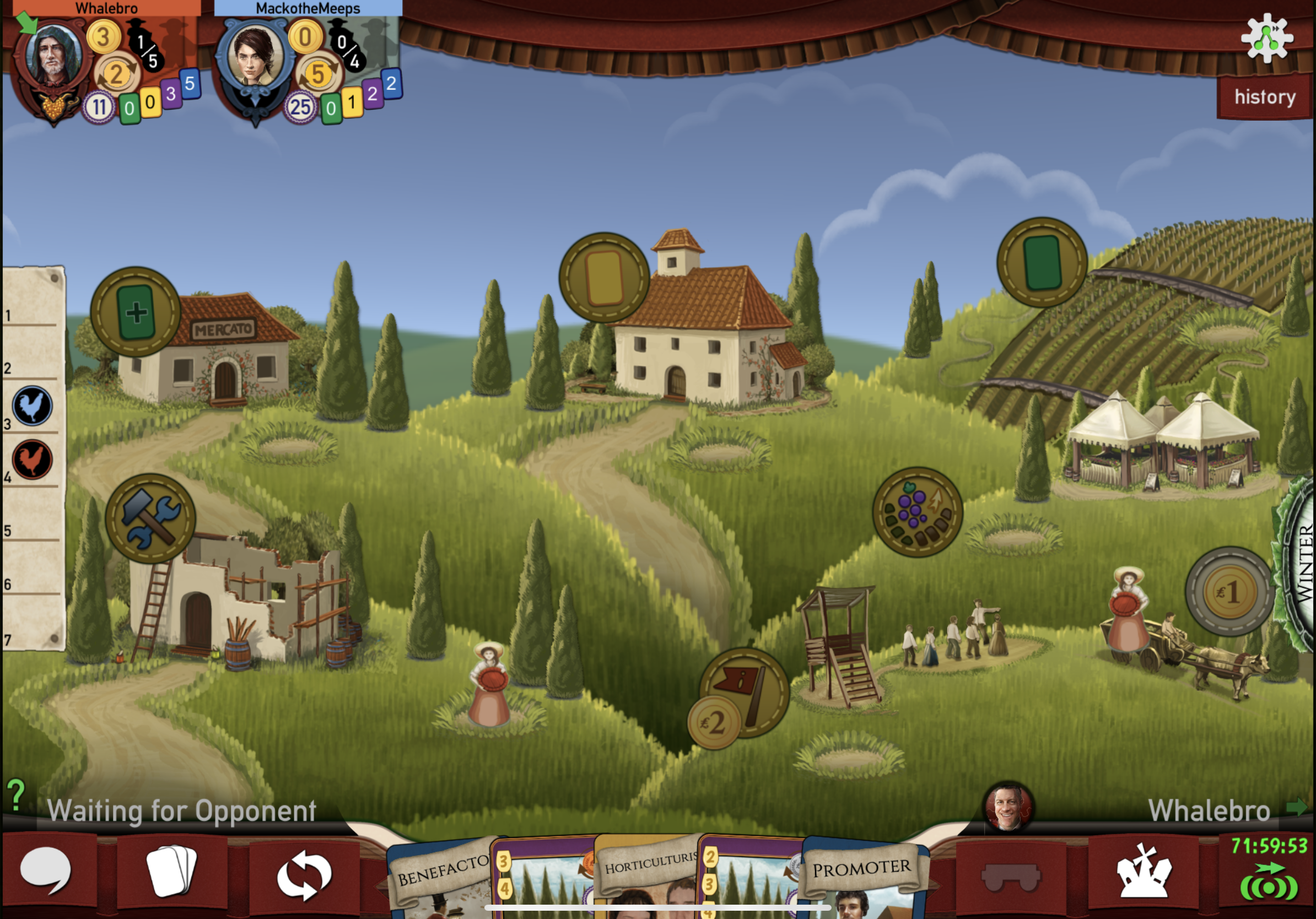Screen dimensions: 1316x919
Task: Choose the yellow card action space
Action: (x=604, y=278)
